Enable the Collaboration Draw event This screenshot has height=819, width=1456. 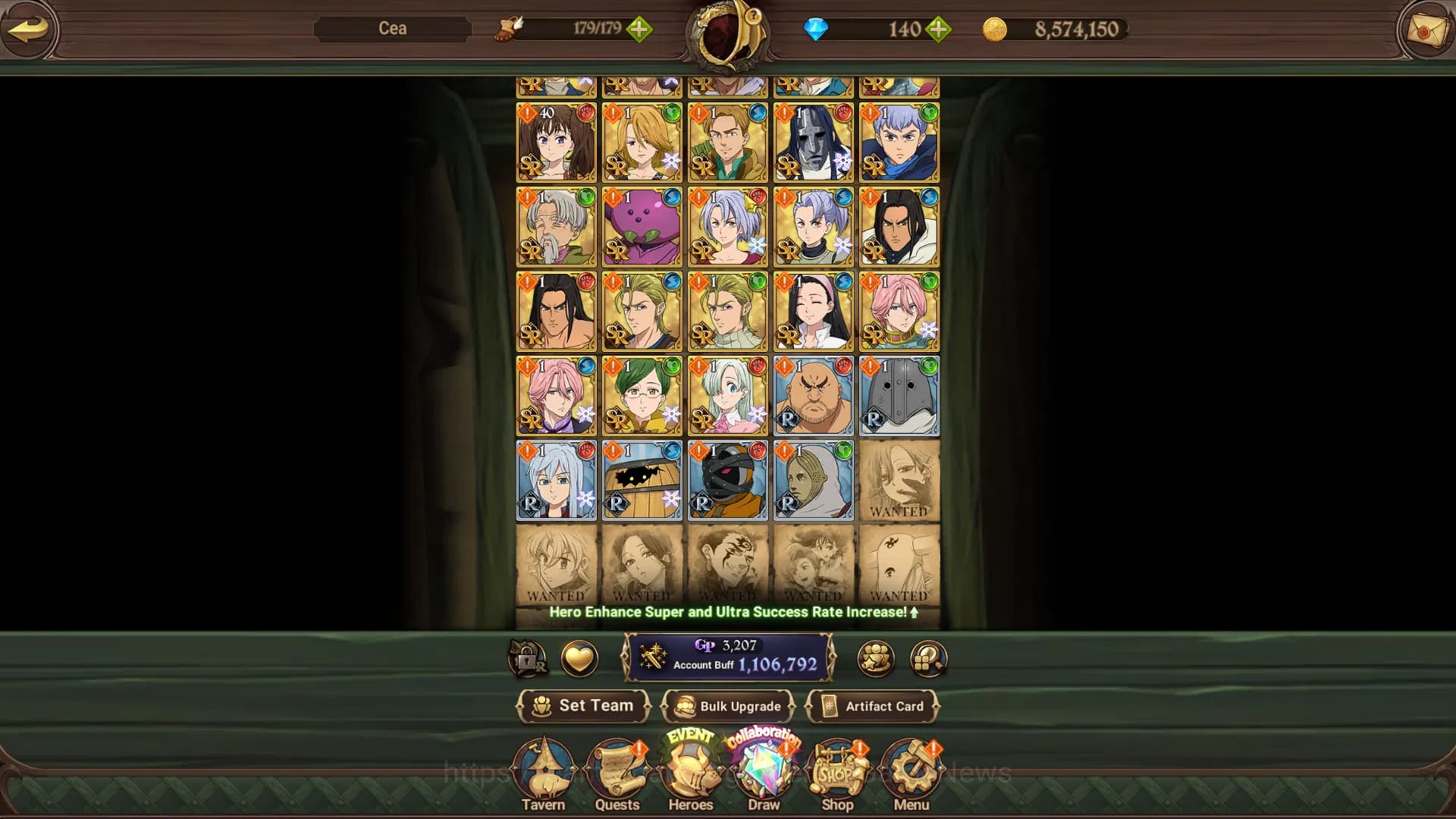tap(764, 739)
